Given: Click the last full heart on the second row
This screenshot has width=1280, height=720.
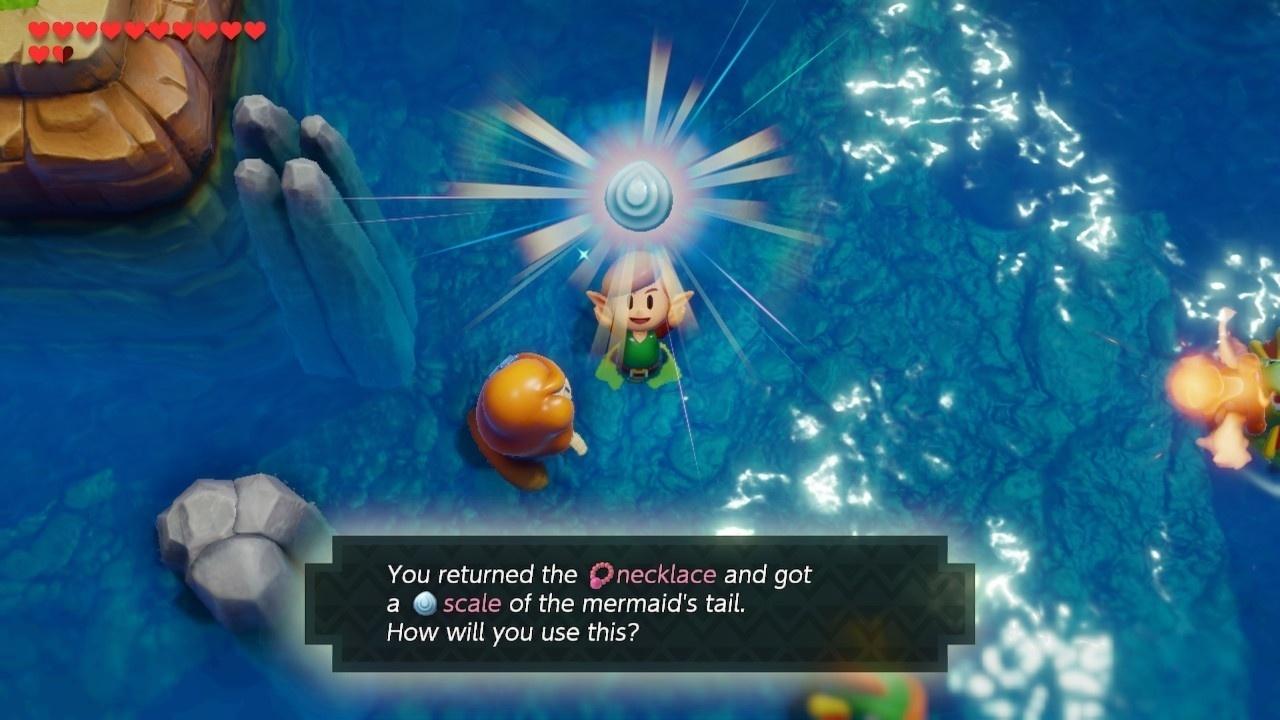Looking at the screenshot, I should pos(39,52).
